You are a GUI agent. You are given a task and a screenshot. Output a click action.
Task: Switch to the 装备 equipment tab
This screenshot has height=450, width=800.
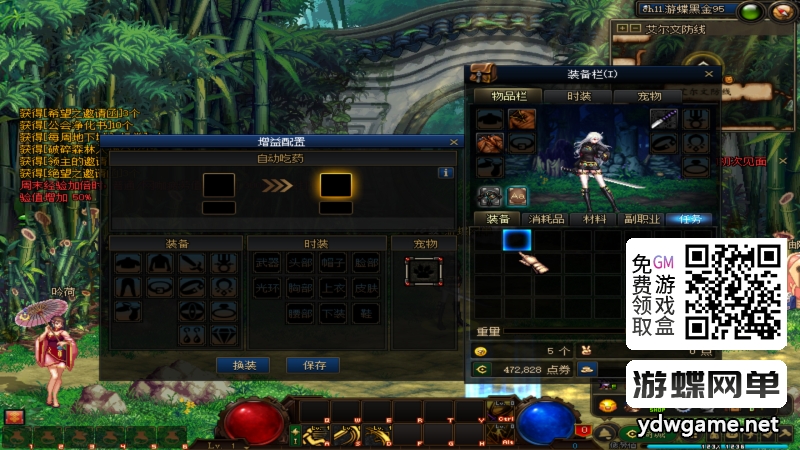[497, 219]
